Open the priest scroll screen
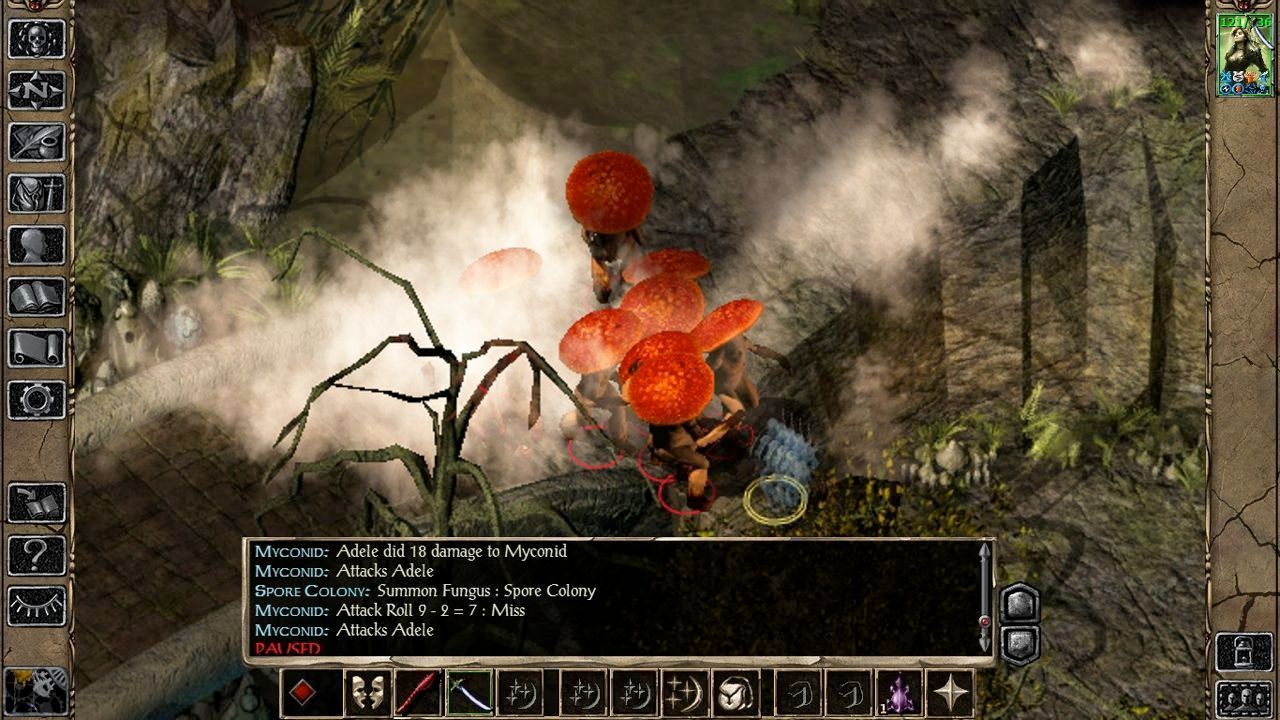 point(37,348)
